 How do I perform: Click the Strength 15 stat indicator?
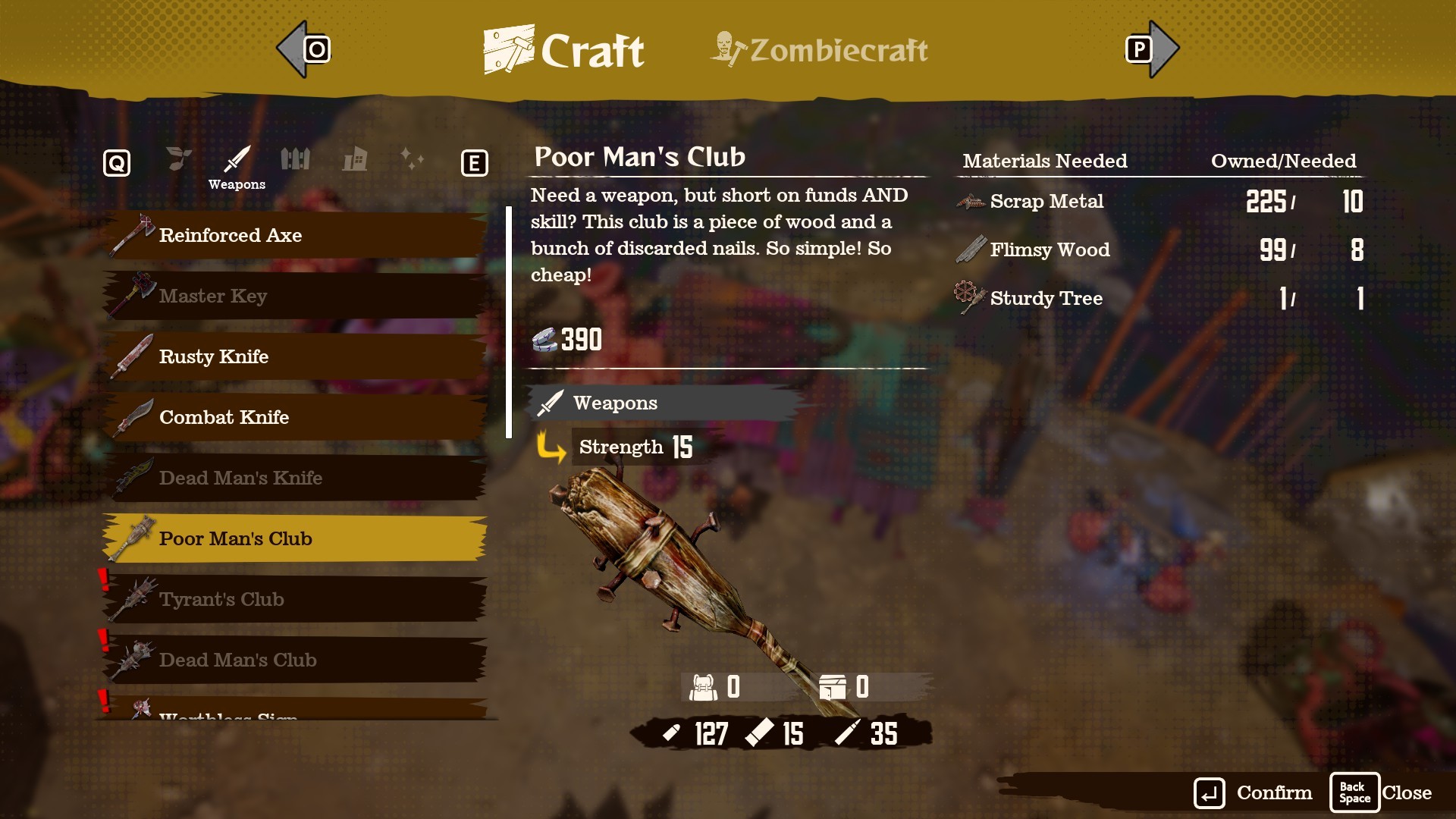pos(635,447)
